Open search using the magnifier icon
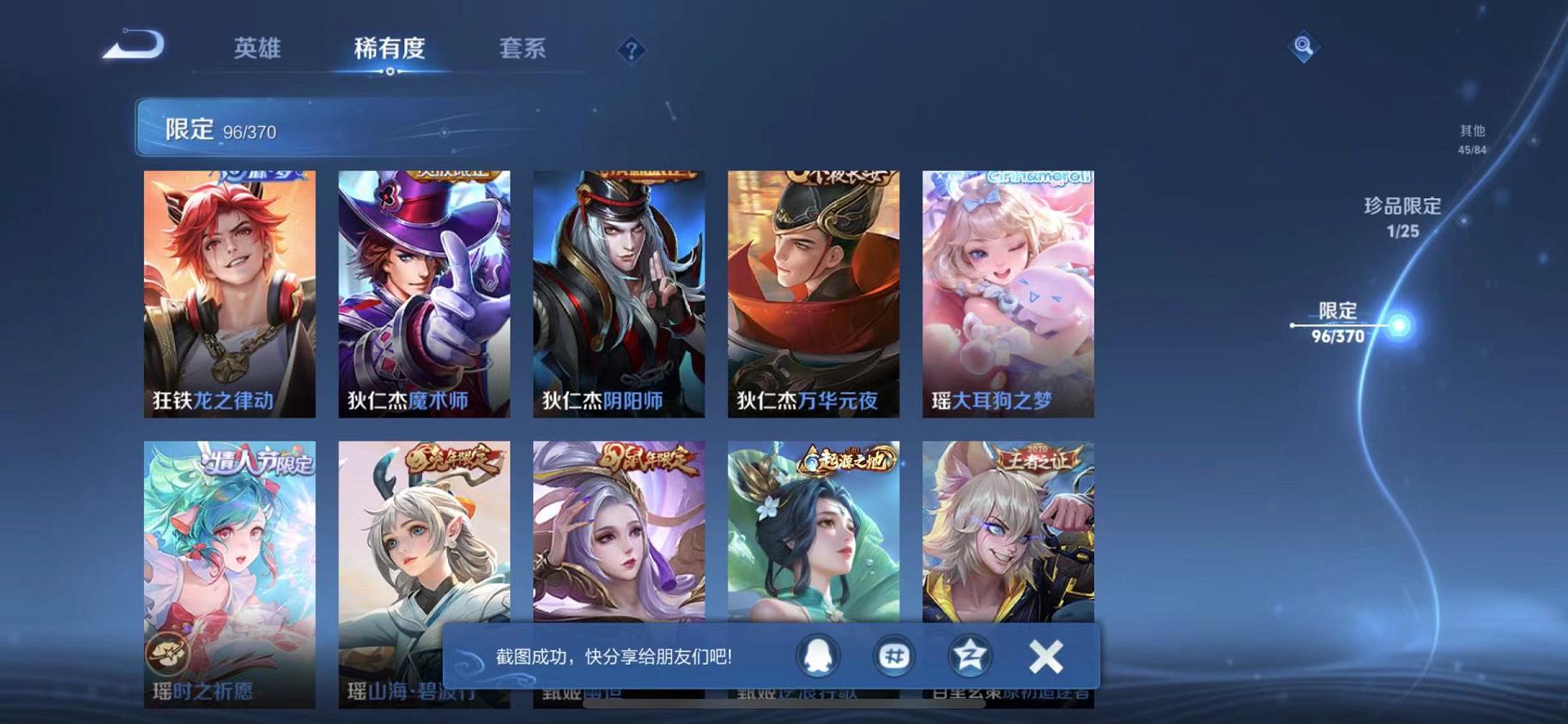This screenshot has height=724, width=1568. click(1304, 46)
